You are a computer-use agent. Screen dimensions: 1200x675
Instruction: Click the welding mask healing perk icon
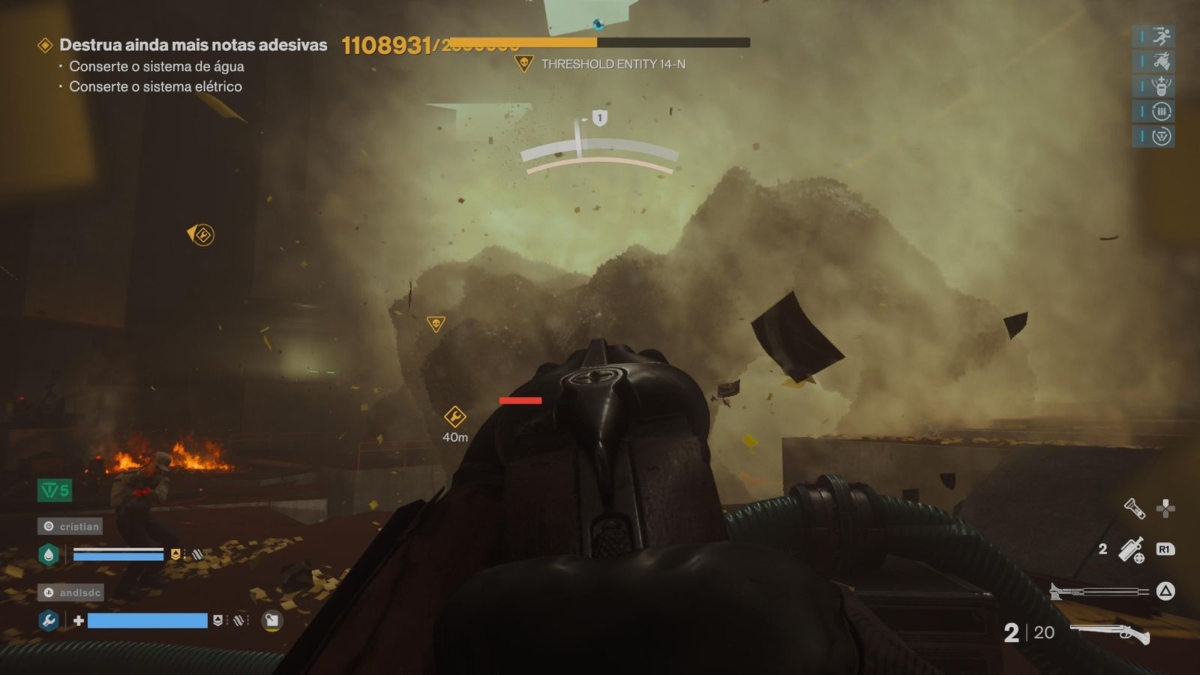(1161, 86)
